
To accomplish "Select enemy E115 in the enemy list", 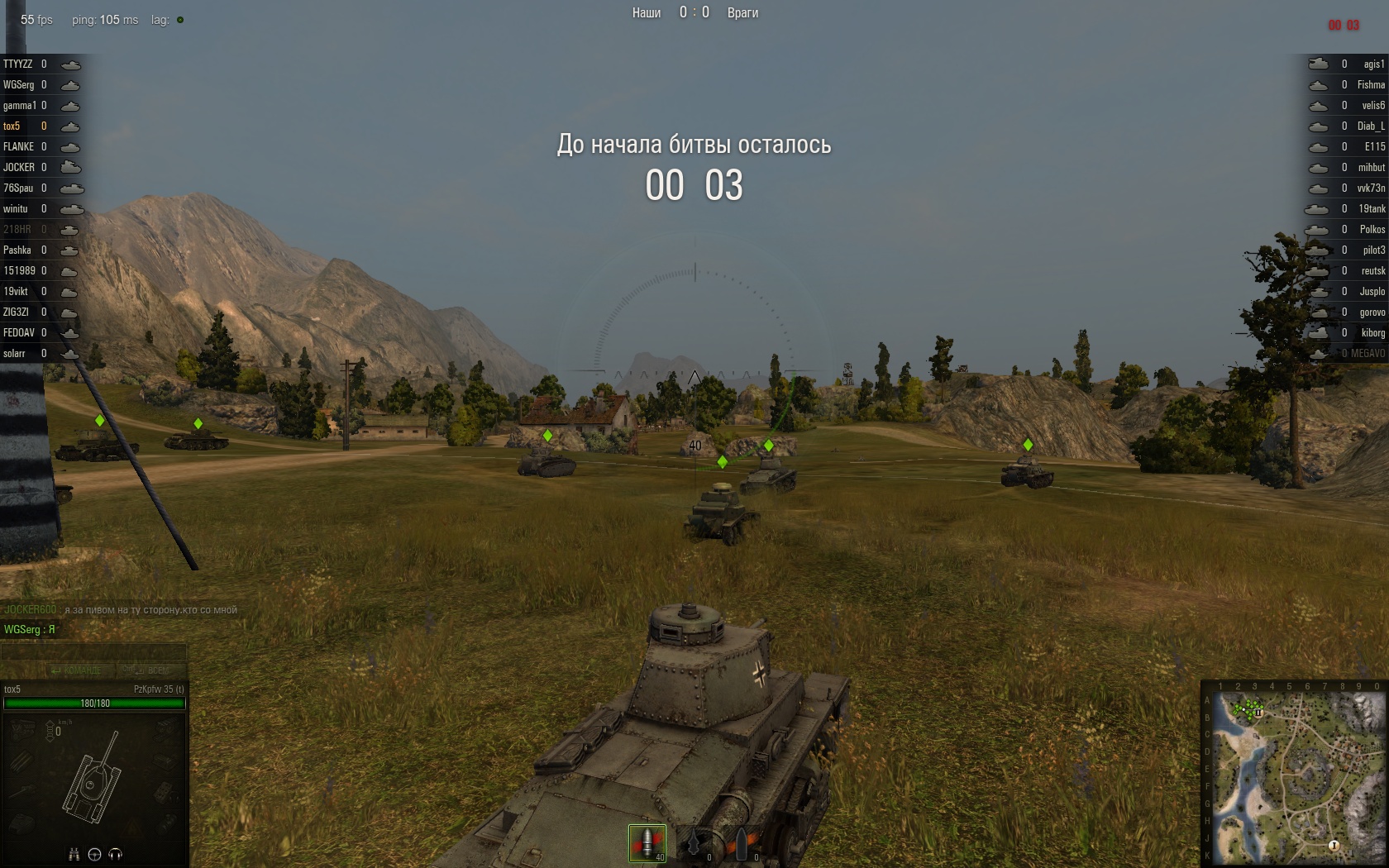I will click(1374, 147).
